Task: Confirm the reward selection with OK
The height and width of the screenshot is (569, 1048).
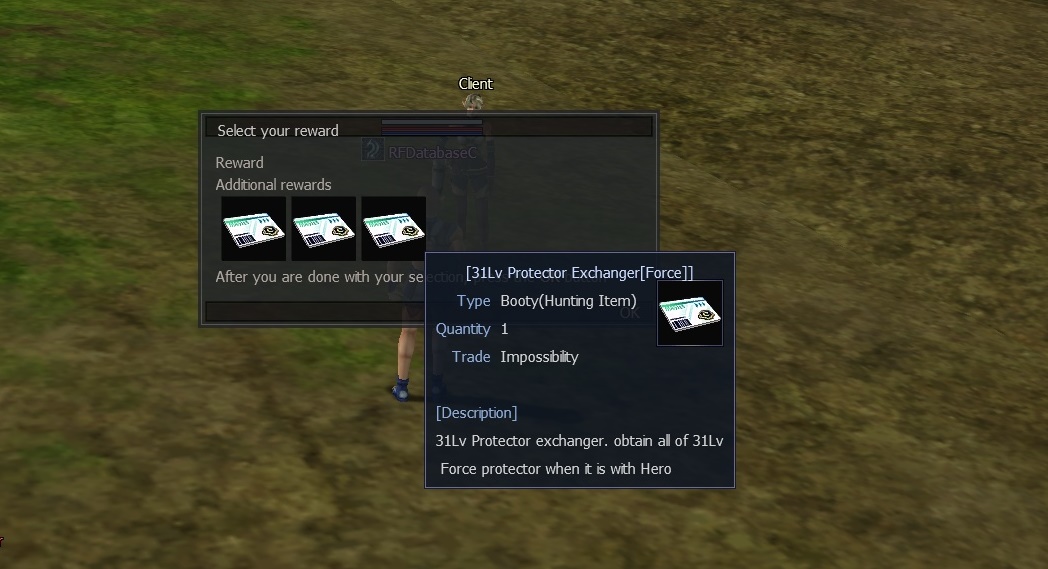Action: pos(629,313)
